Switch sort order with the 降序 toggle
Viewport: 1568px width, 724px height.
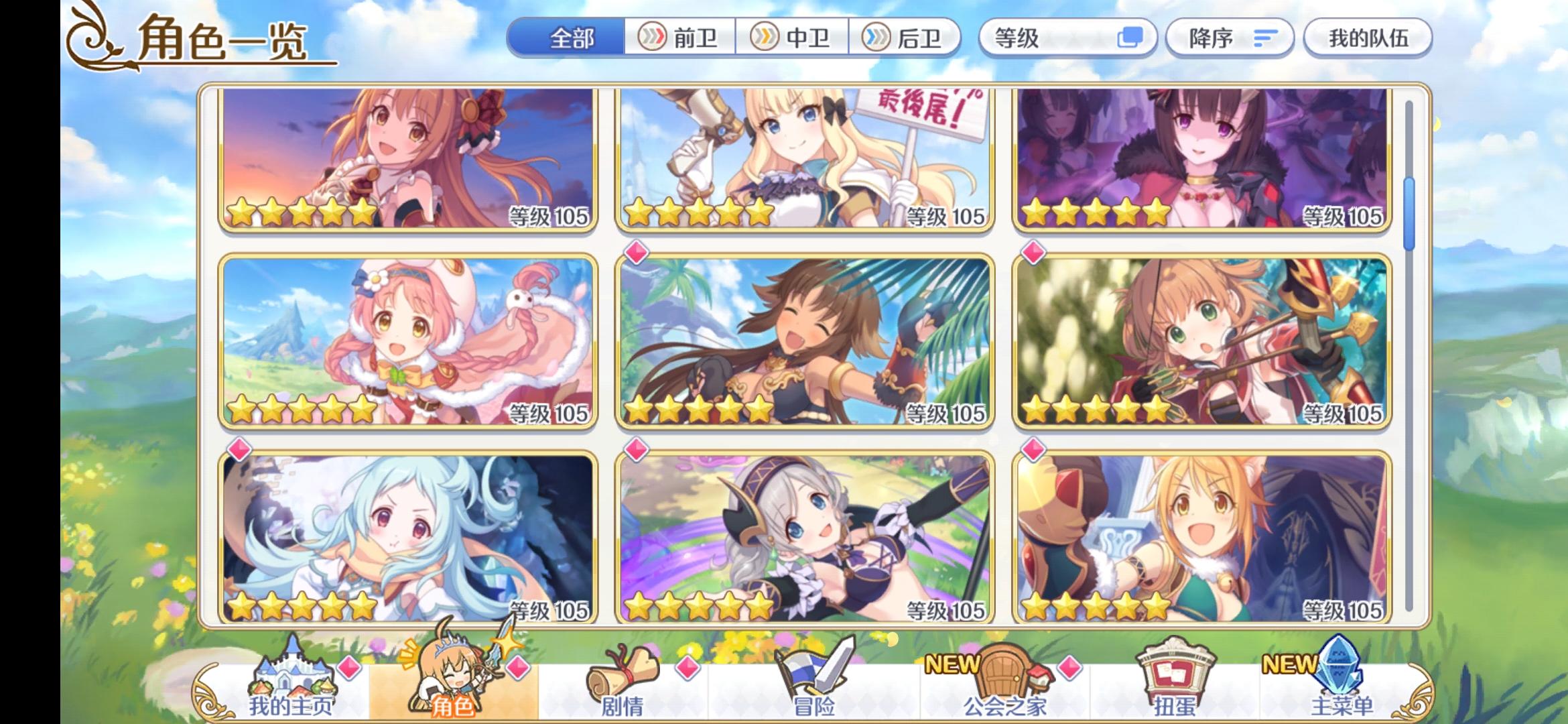(1230, 38)
